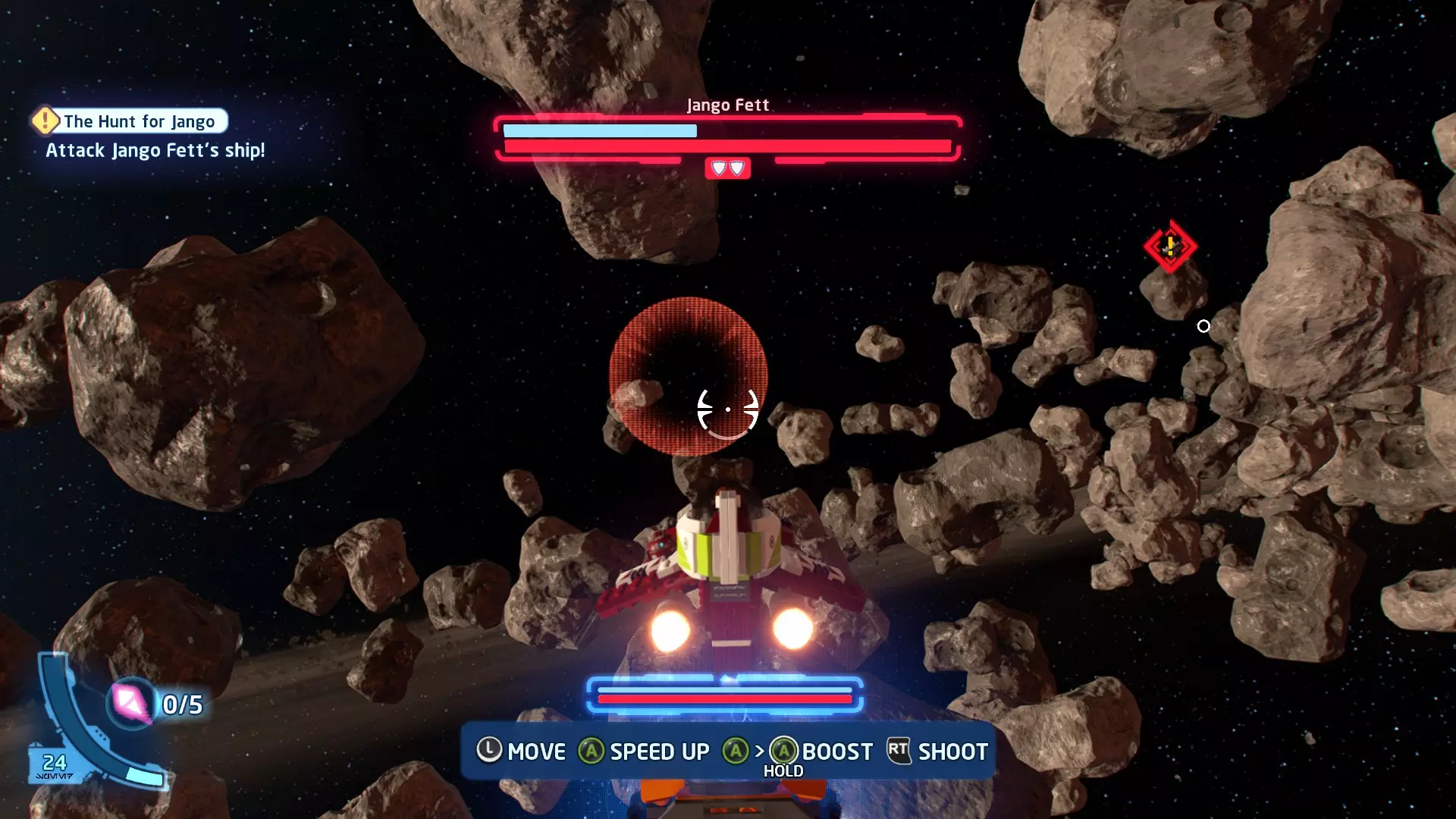This screenshot has width=1456, height=819.
Task: Select the pink kyber brick collectible icon
Action: pyautogui.click(x=130, y=703)
